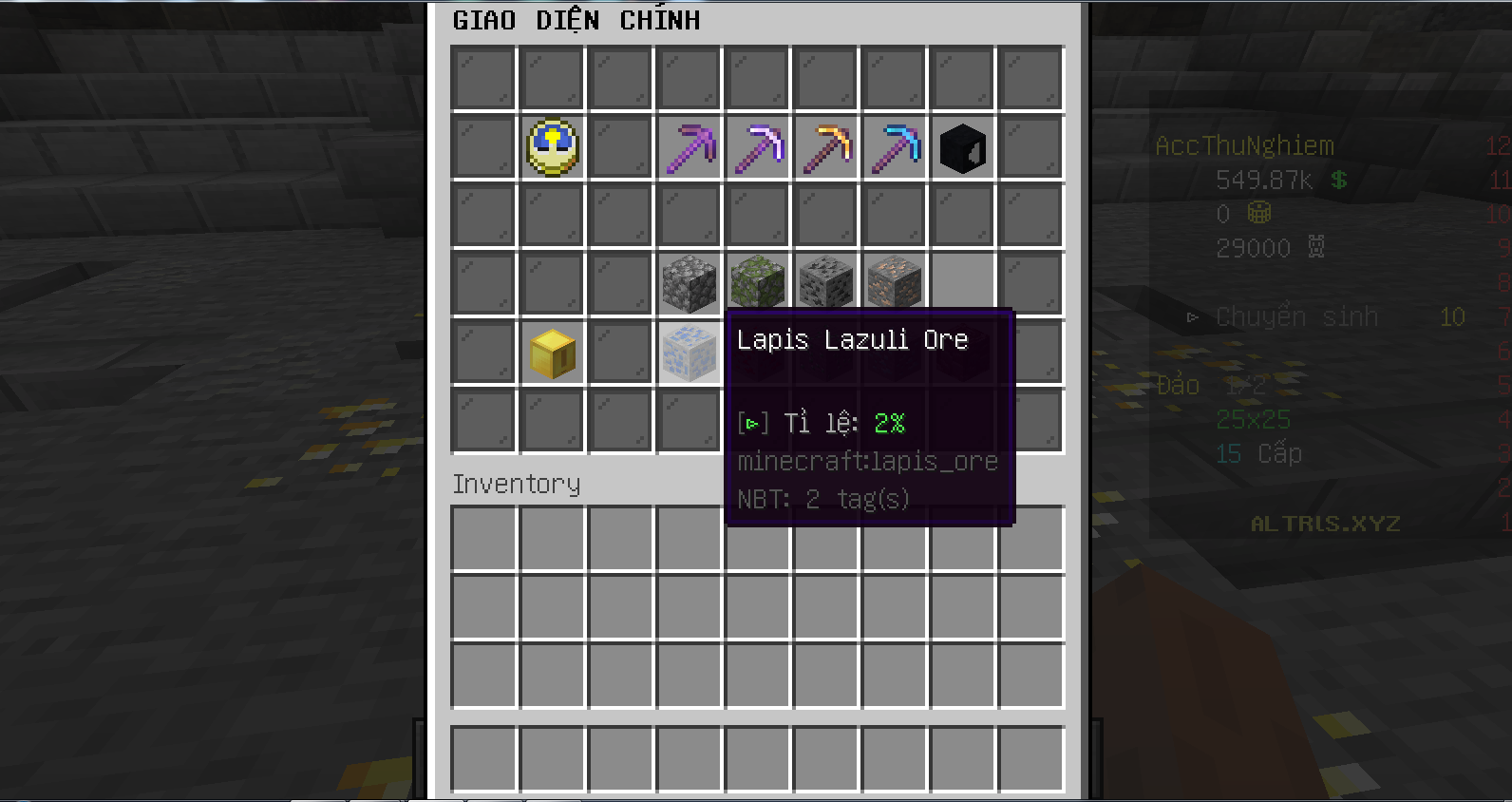
Task: Select the cobblestone block item
Action: point(690,282)
